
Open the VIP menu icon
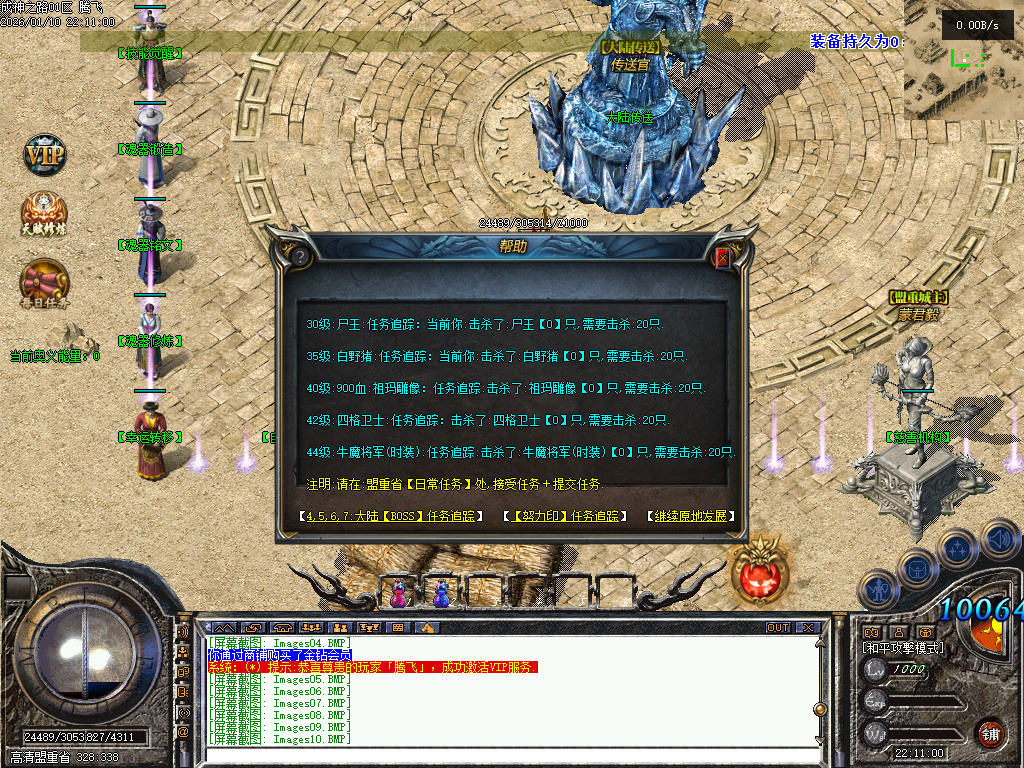click(45, 156)
